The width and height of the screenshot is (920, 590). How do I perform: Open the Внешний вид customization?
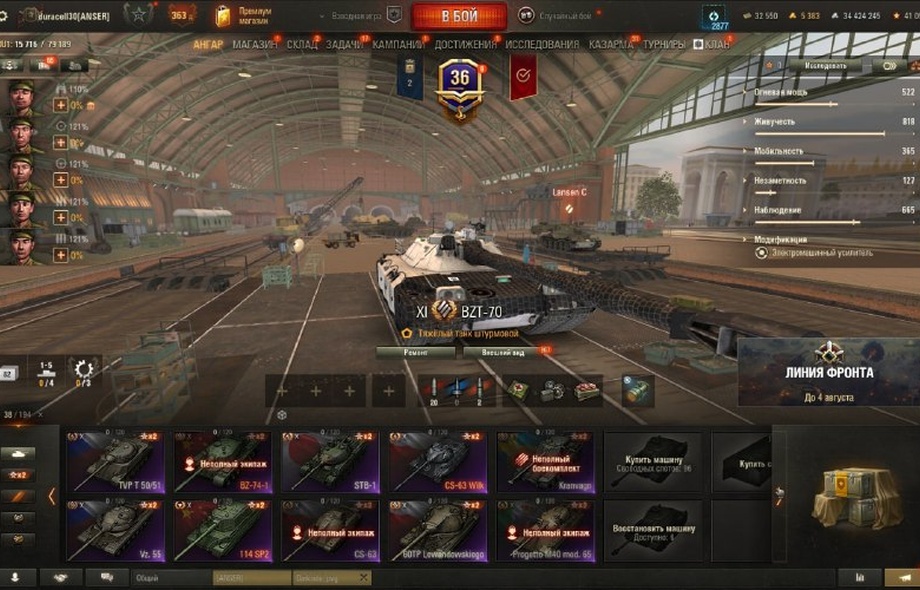click(506, 352)
